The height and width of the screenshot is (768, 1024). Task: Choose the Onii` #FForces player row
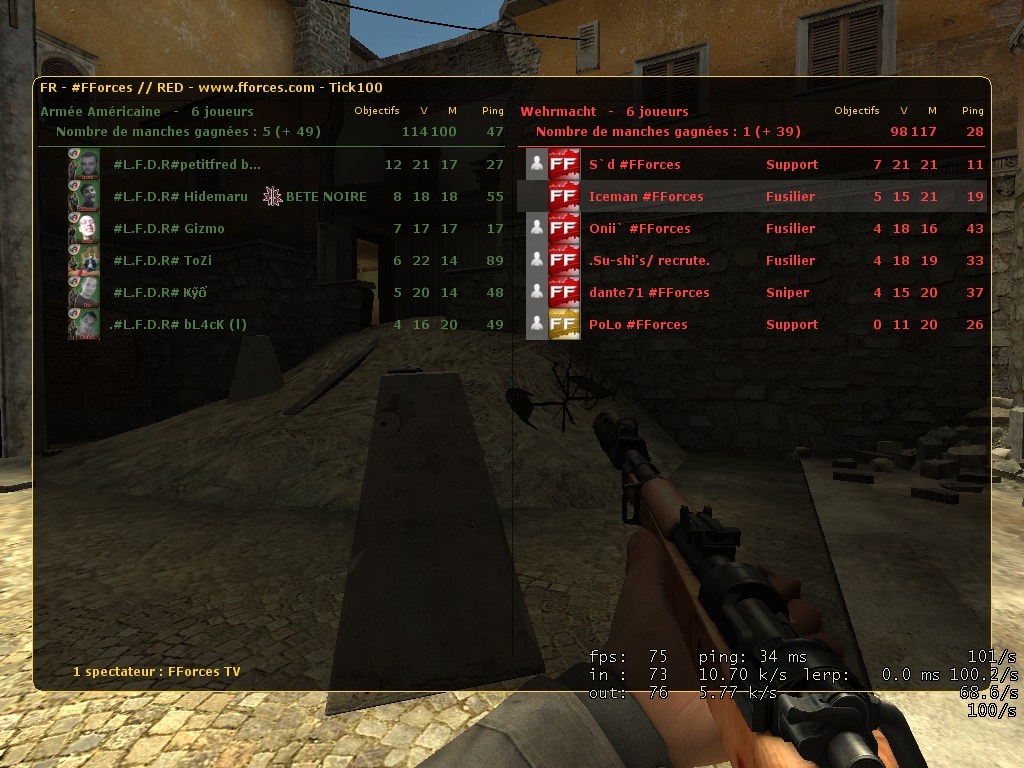click(640, 229)
